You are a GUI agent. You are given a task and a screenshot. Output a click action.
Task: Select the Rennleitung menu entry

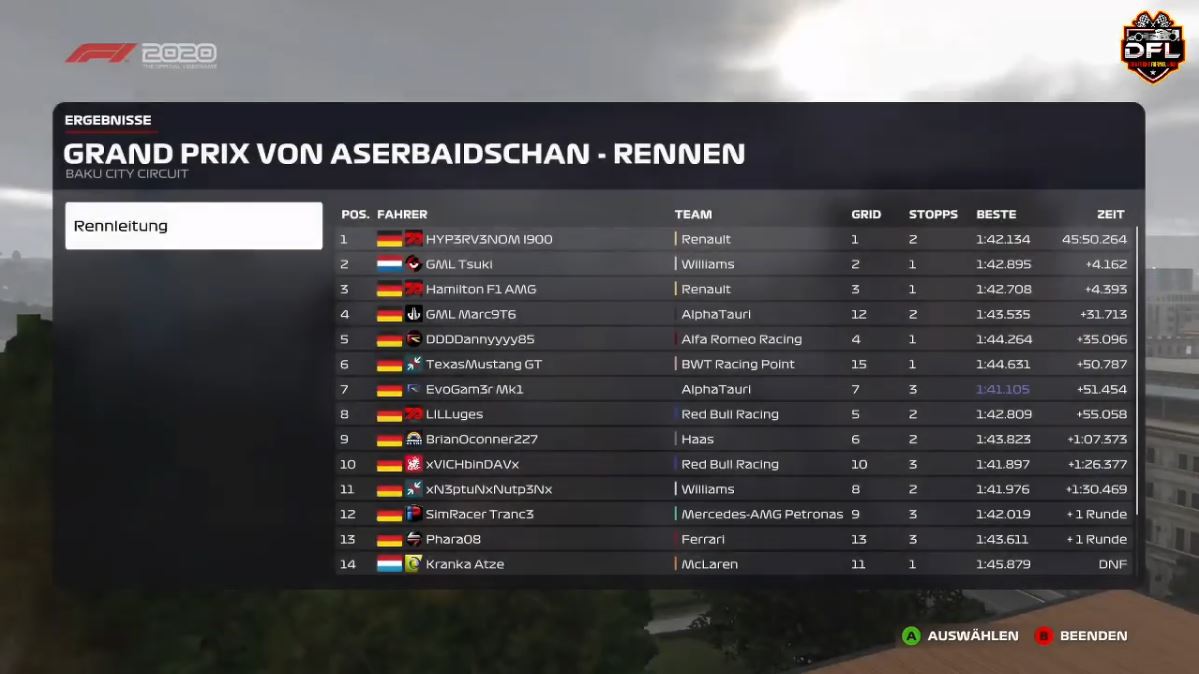tap(193, 226)
